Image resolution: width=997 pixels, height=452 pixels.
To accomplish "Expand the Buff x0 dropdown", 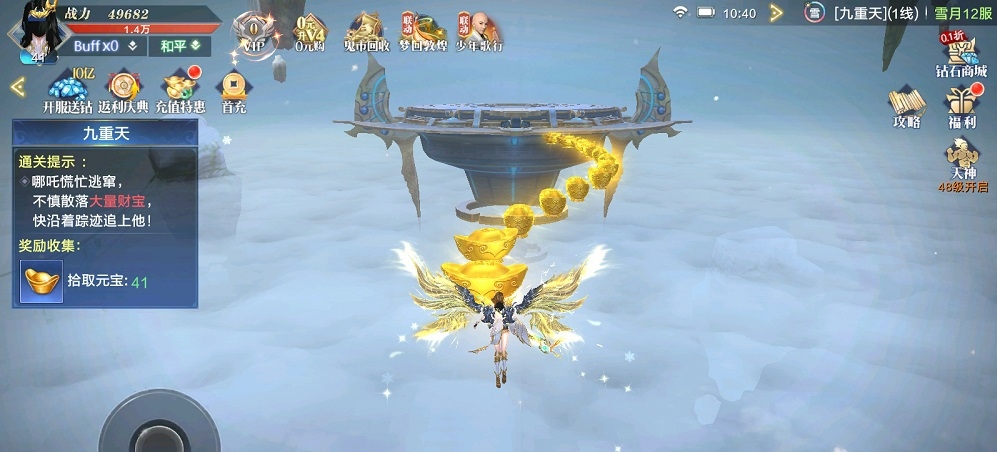I will pos(105,46).
